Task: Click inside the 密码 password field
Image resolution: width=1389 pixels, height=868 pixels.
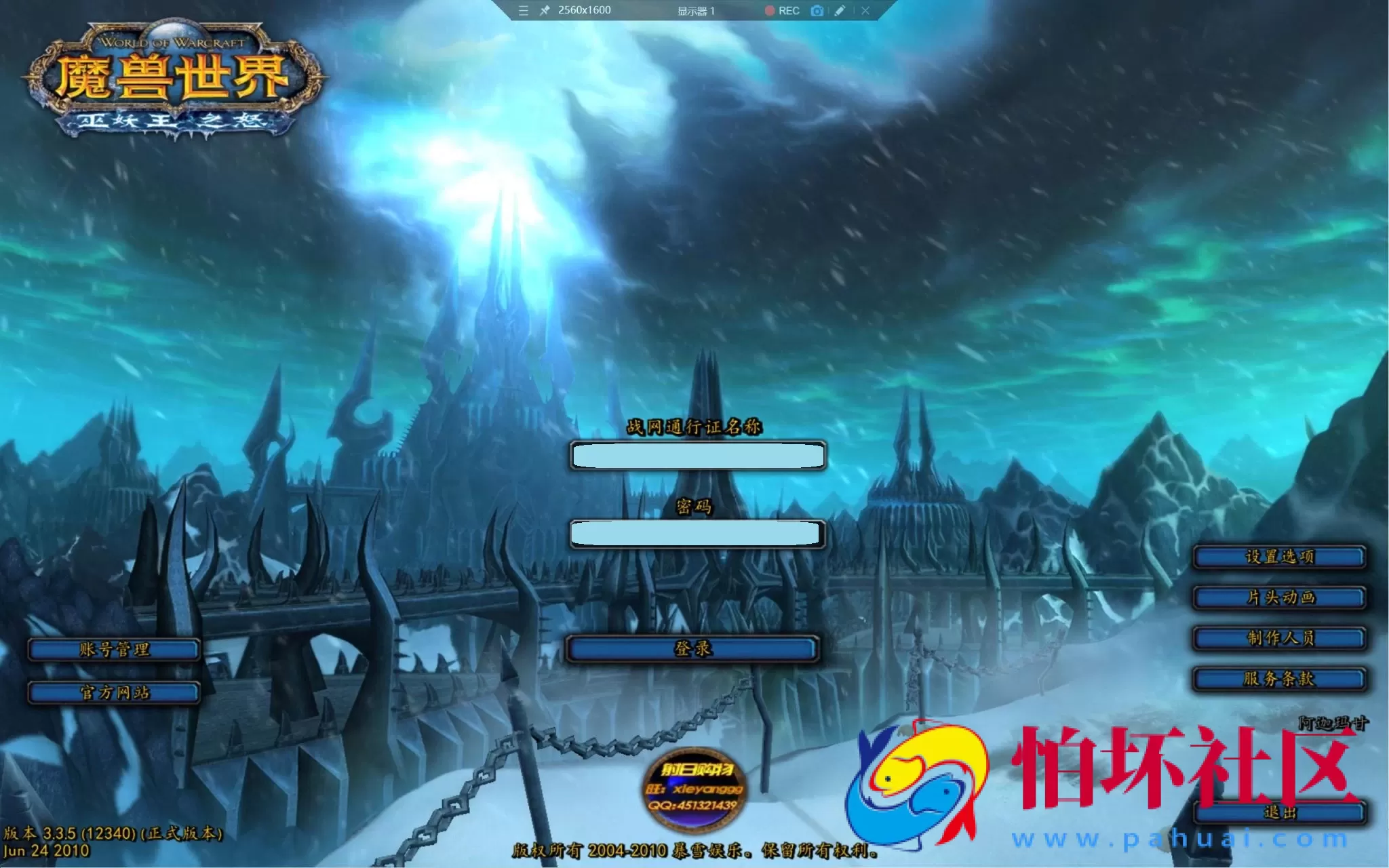Action: tap(698, 534)
